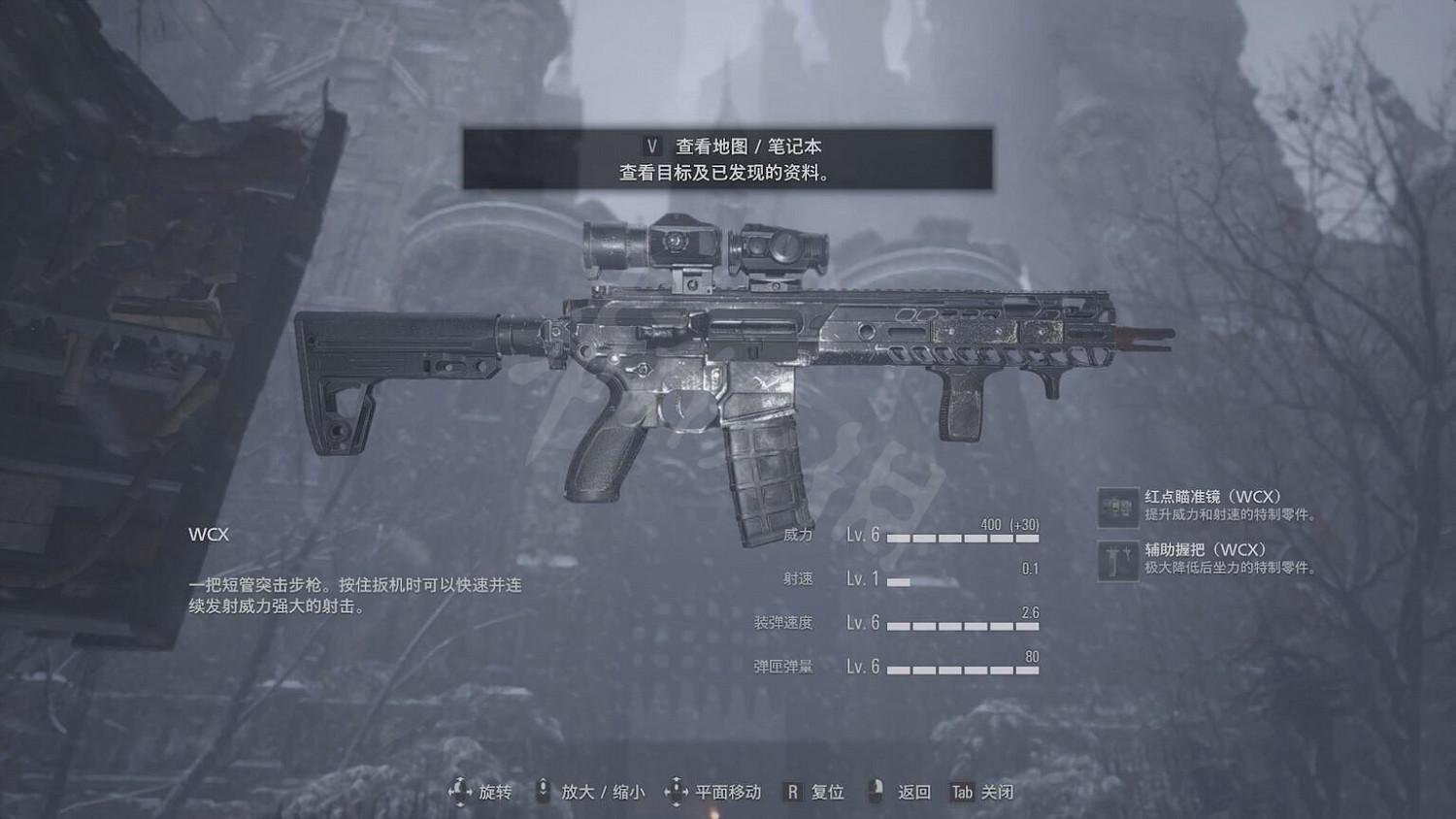
Task: Click the zoom (放大/缩小) control icon
Action: tap(542, 792)
